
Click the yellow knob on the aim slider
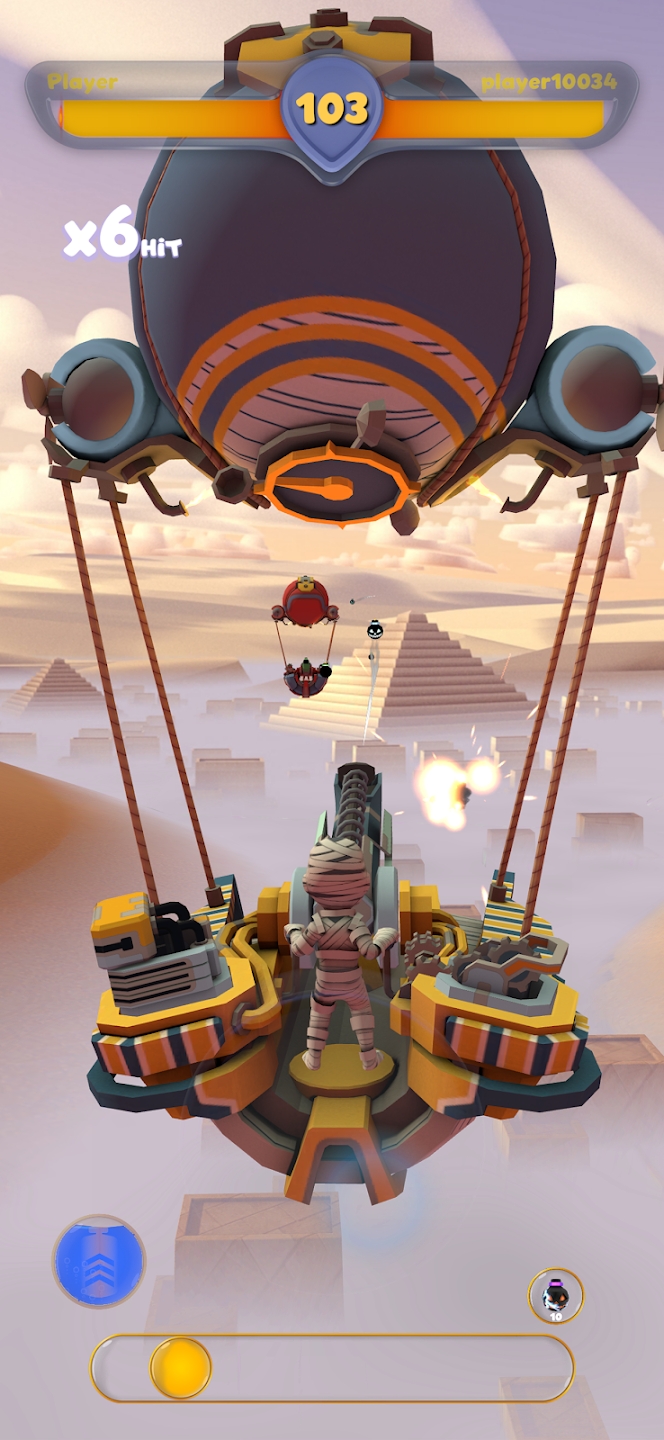pyautogui.click(x=181, y=1367)
